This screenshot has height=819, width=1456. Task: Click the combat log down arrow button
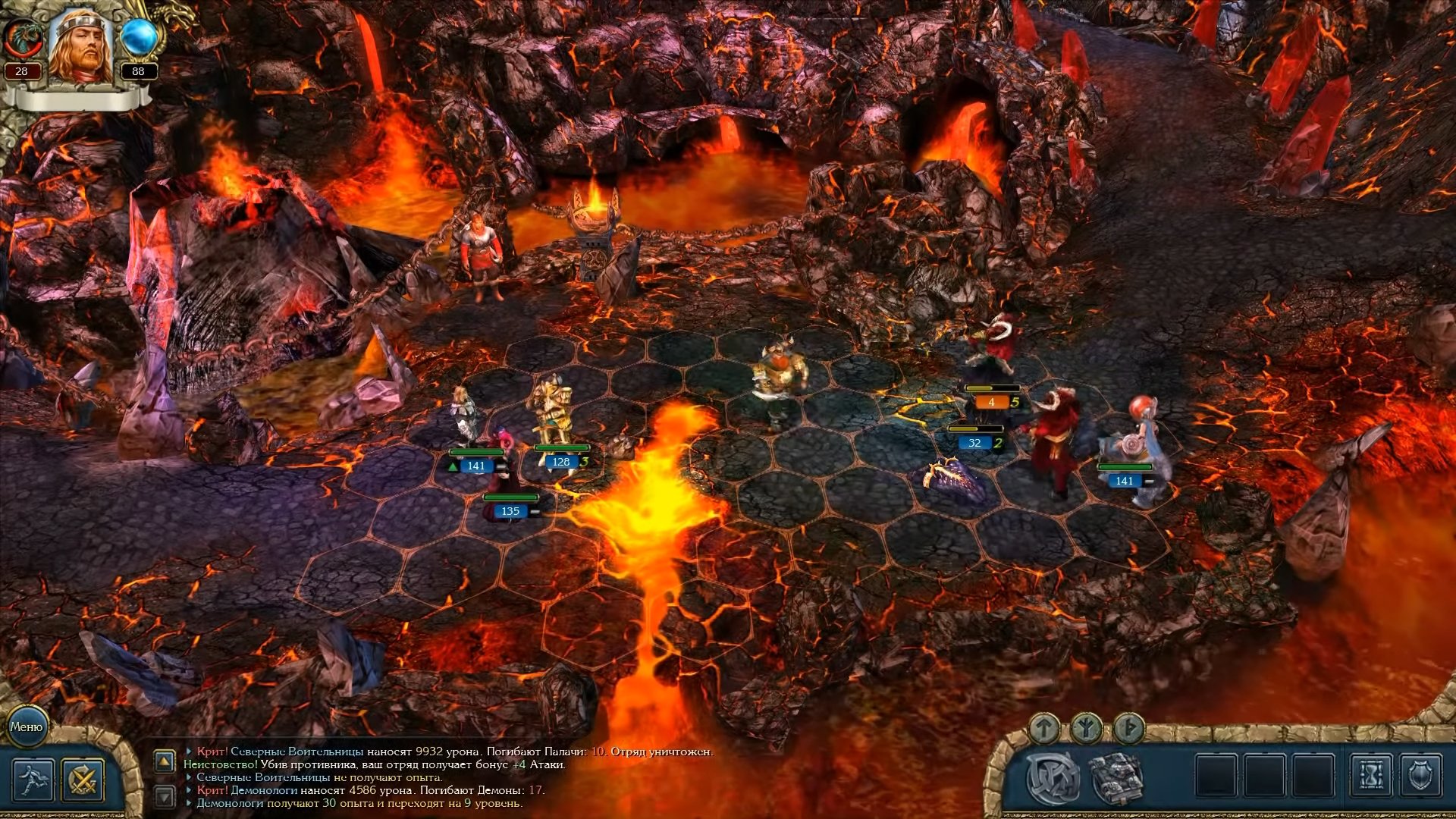[x=165, y=795]
